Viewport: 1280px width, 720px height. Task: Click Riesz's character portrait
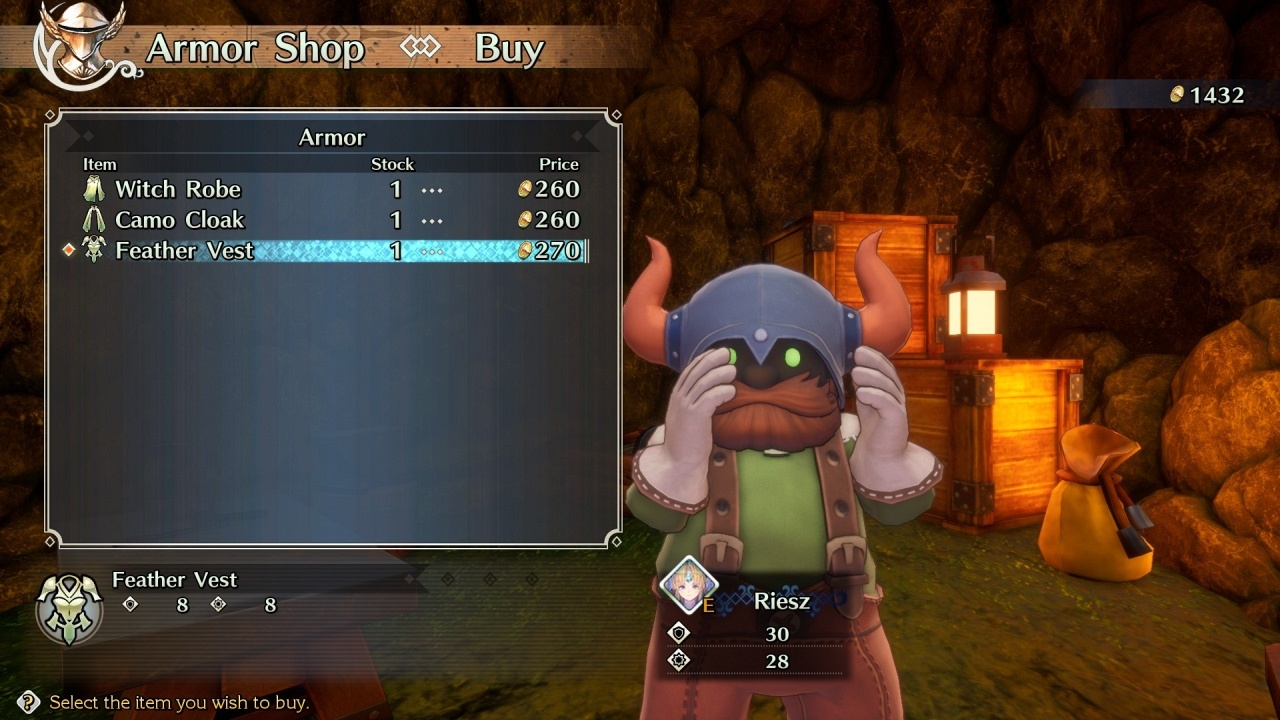coord(689,586)
